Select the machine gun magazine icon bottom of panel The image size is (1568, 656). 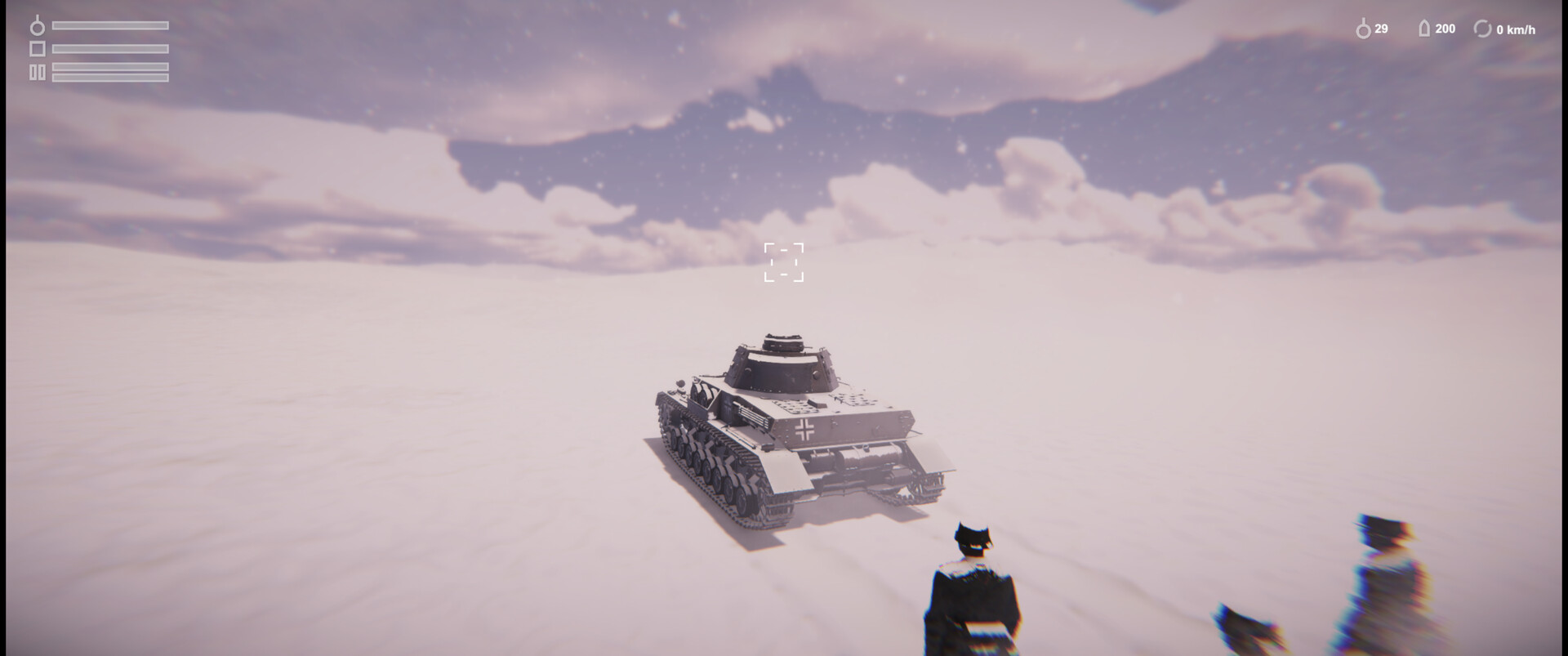(36, 74)
